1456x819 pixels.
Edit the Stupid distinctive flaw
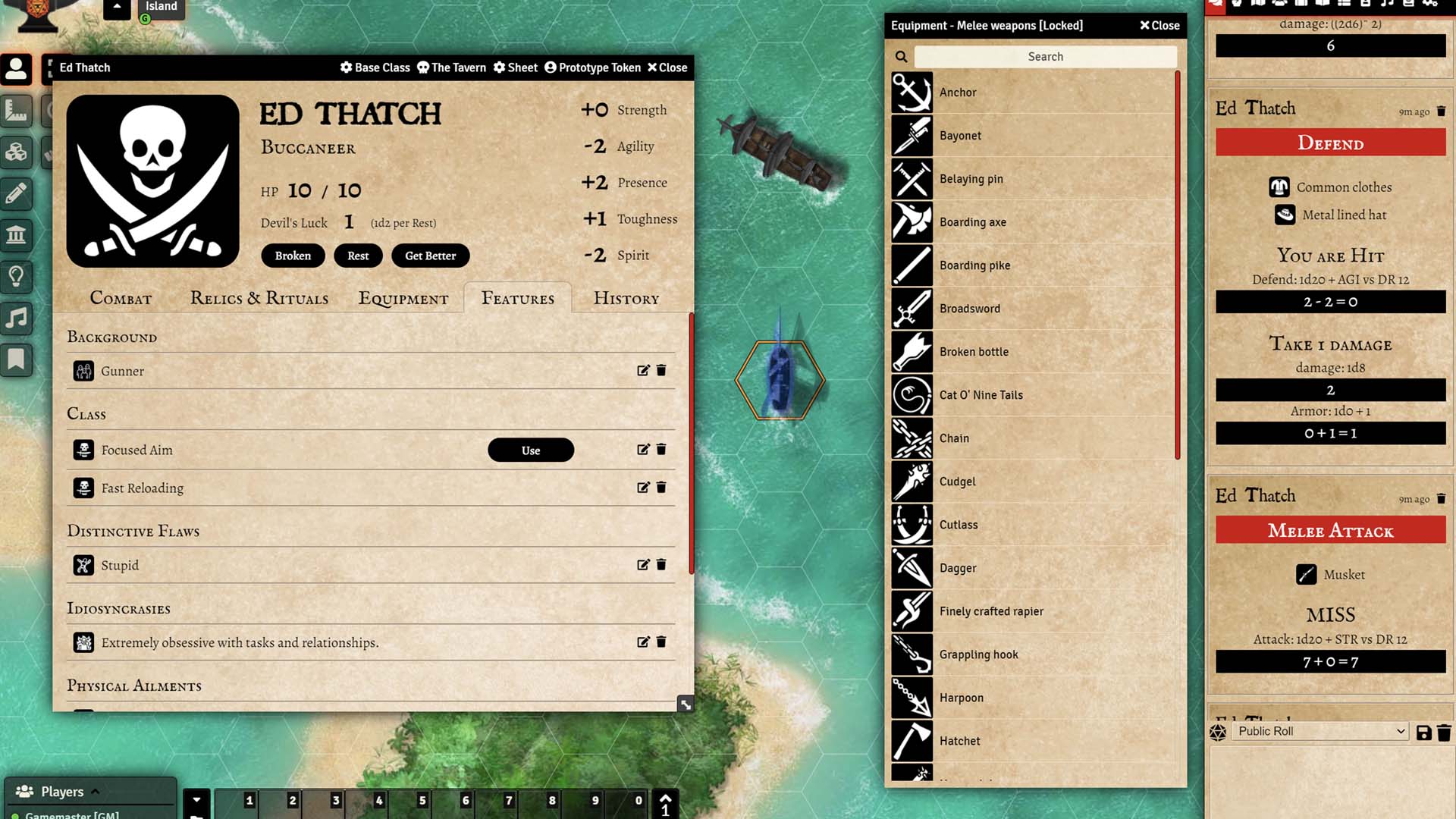tap(643, 565)
